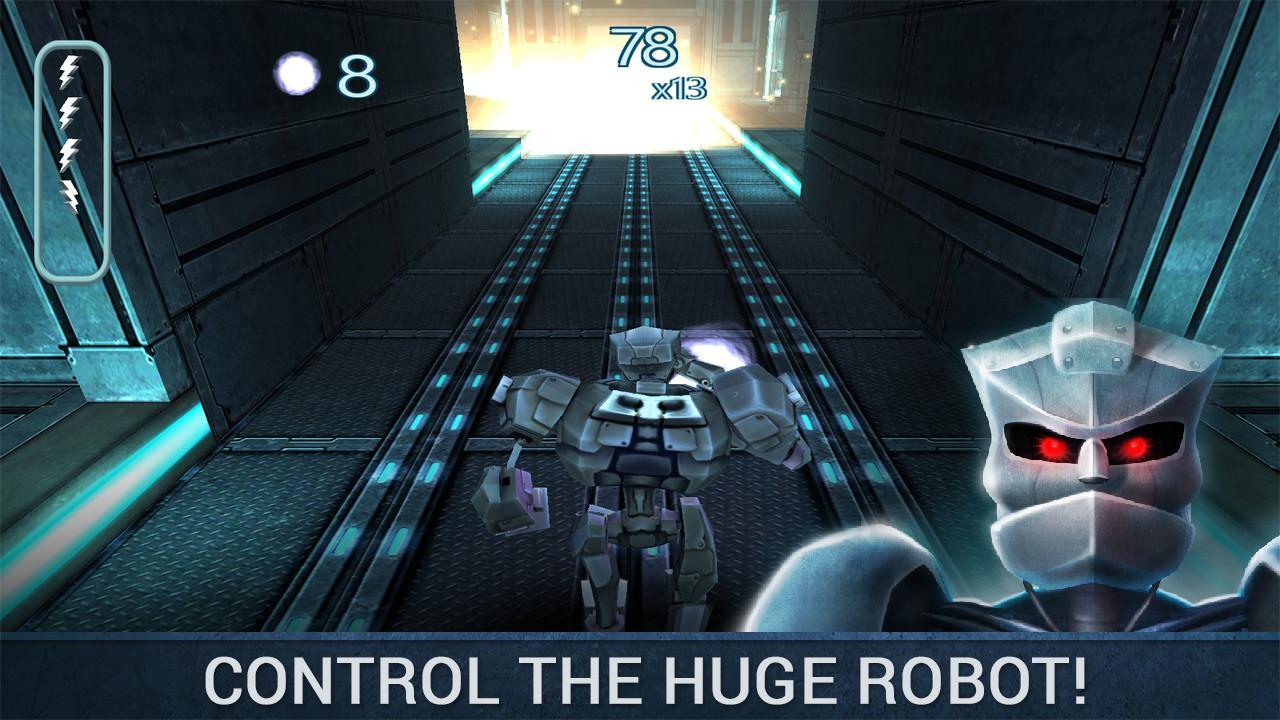Viewport: 1280px width, 720px height.
Task: Click the bottom lightning bolt in the power bar
Action: click(71, 192)
